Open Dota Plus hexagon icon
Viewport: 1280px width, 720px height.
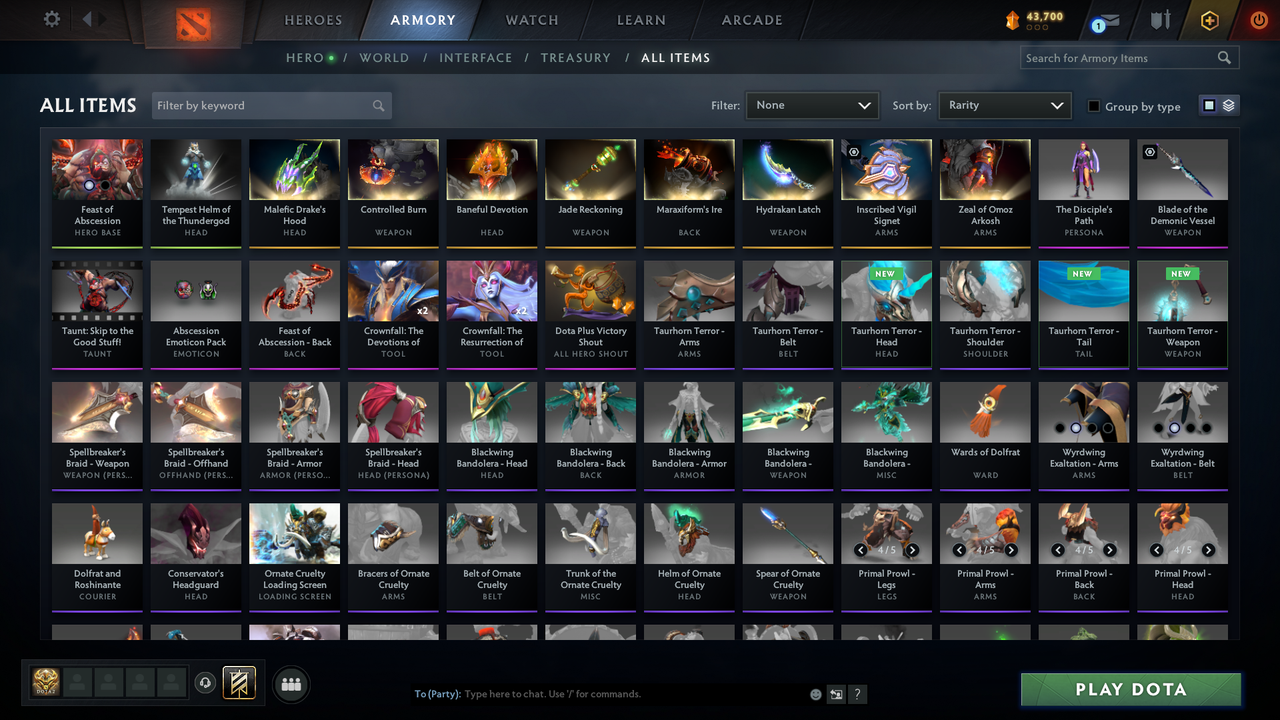tap(1209, 18)
